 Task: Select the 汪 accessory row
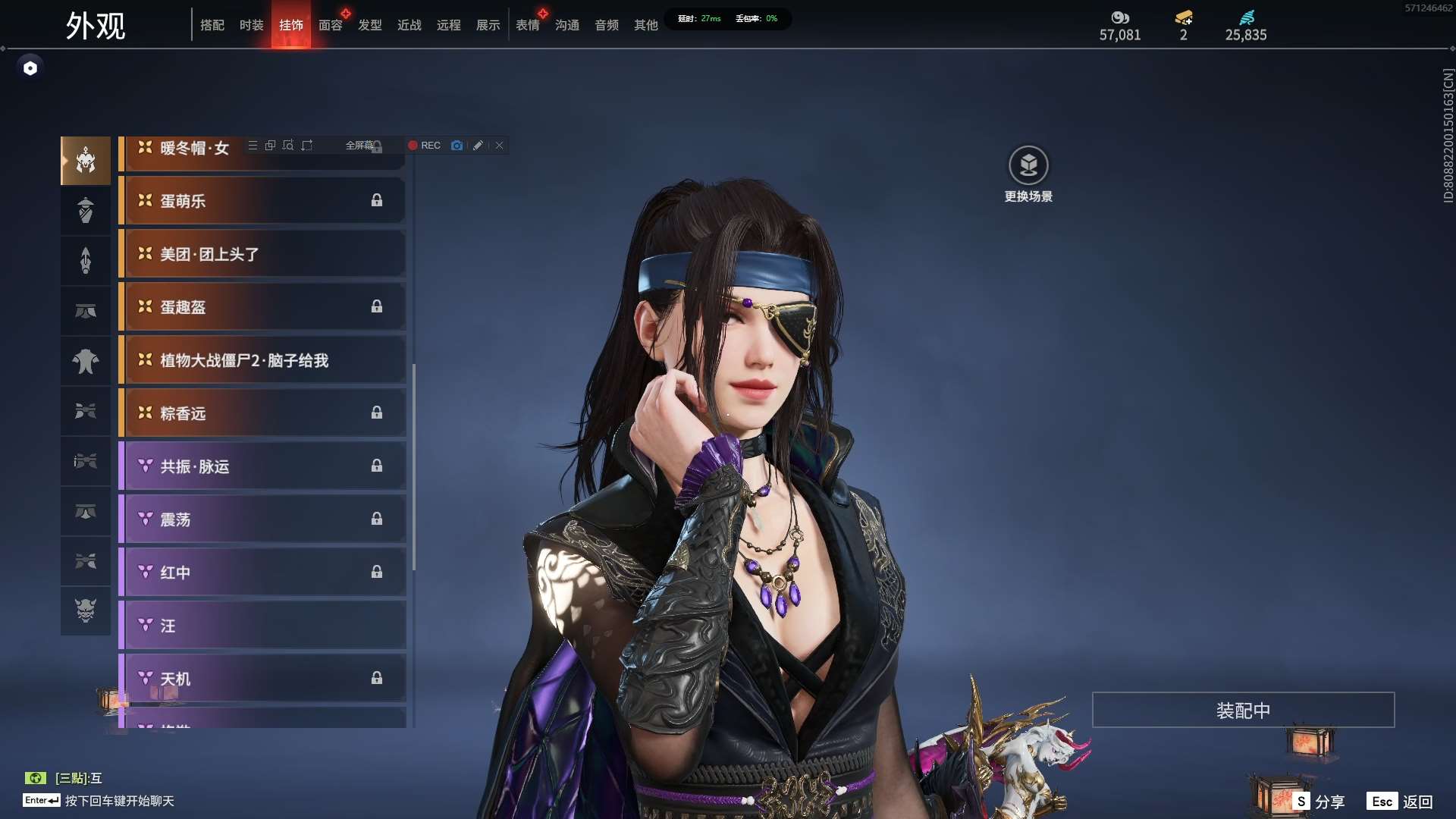coord(262,626)
